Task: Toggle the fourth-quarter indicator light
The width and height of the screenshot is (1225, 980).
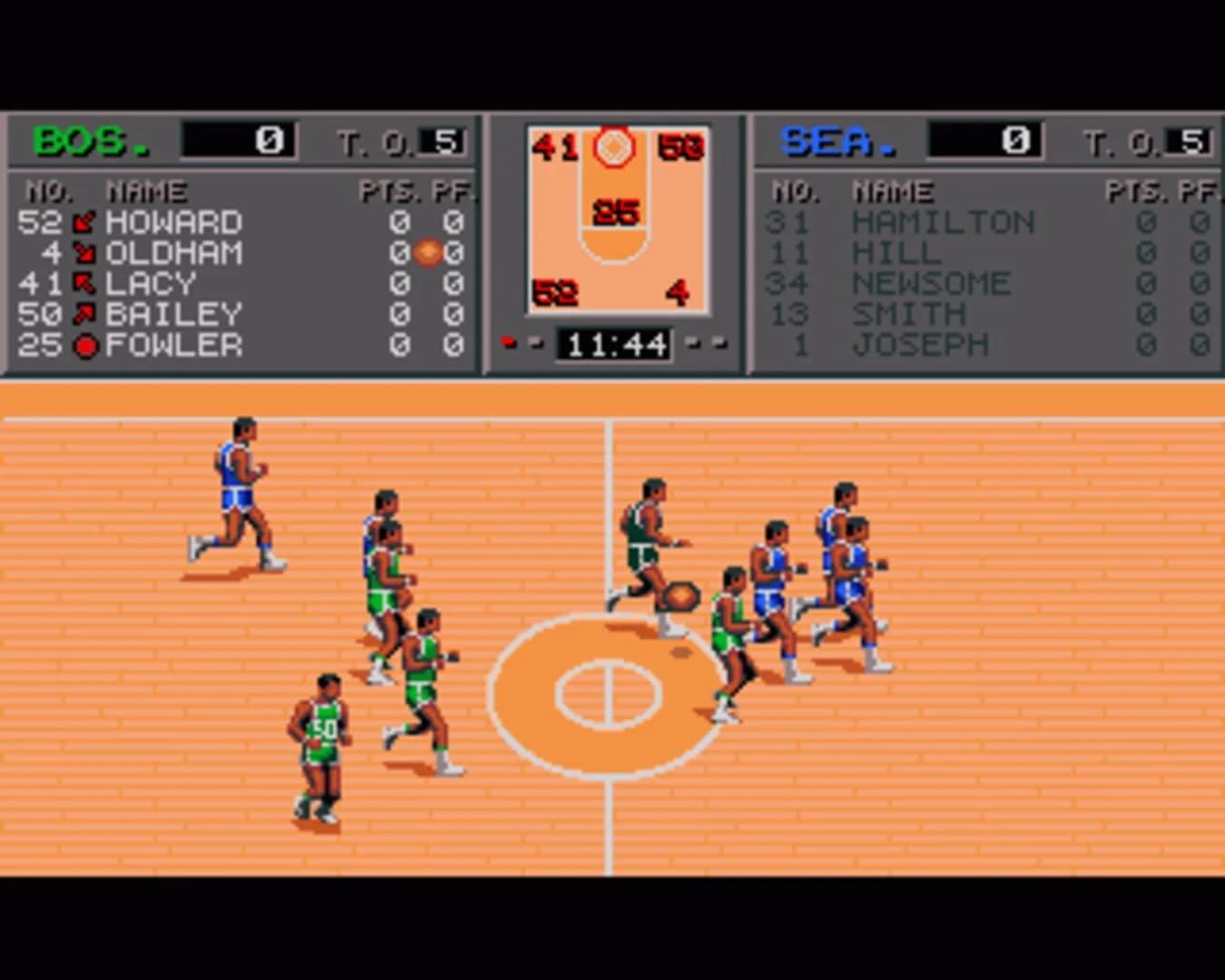Action: click(x=720, y=343)
